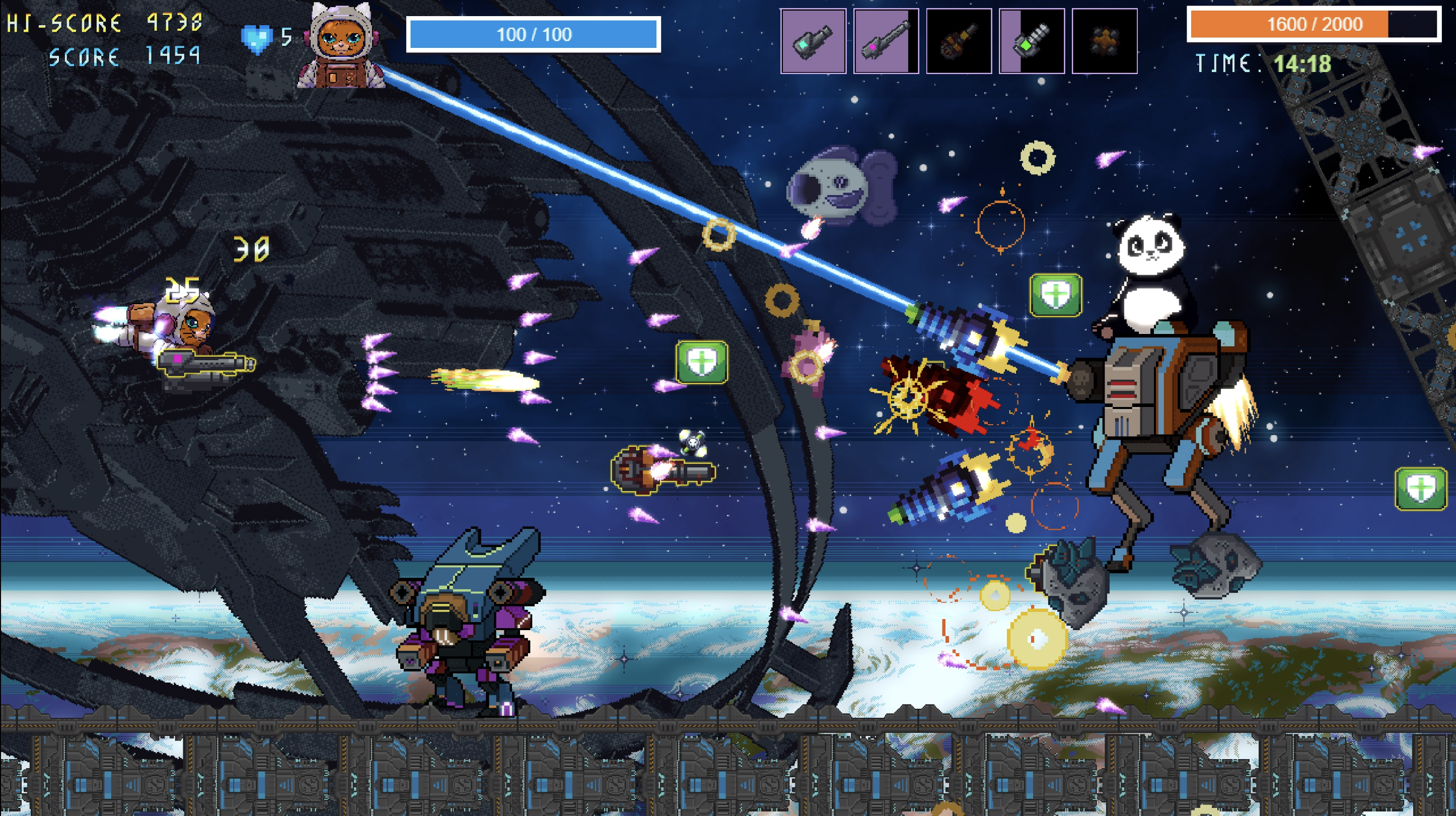Select the cyan-gem blaster weapon slot
Image resolution: width=1456 pixels, height=816 pixels.
tap(813, 41)
